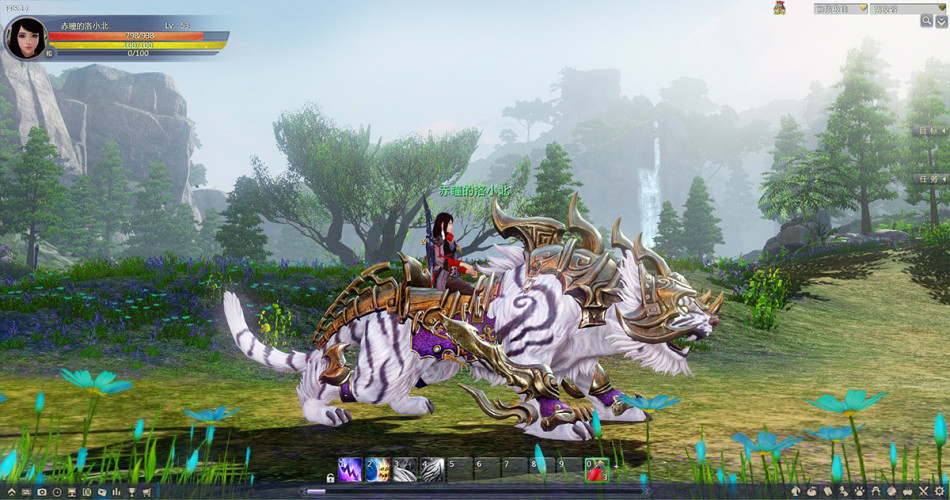
Task: Take a screenshot with the camera icon
Action: click(x=41, y=492)
